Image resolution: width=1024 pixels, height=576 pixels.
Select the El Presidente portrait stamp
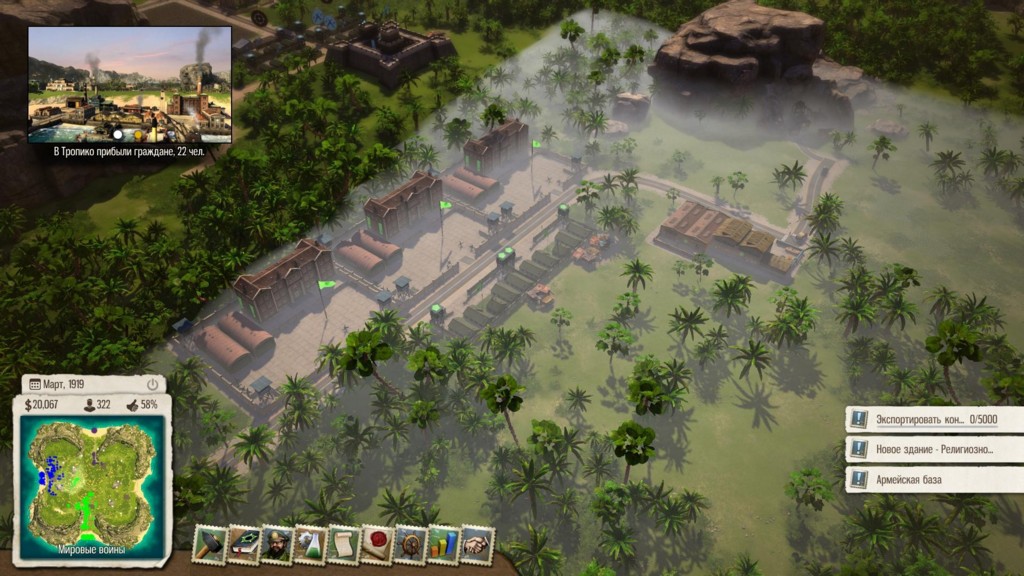click(277, 544)
